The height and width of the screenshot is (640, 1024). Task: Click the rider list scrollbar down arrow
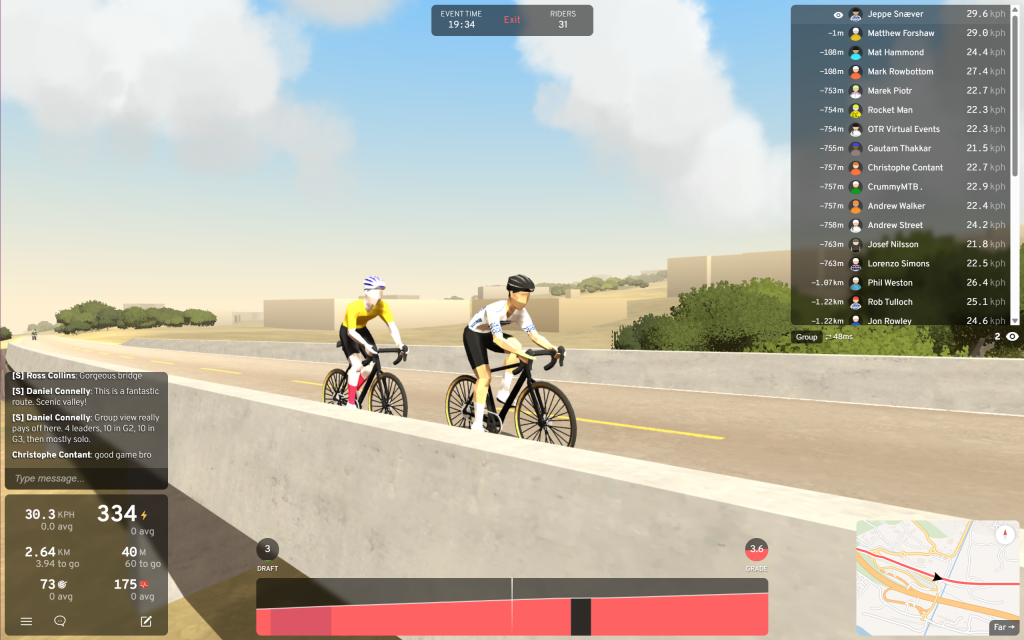point(1016,321)
